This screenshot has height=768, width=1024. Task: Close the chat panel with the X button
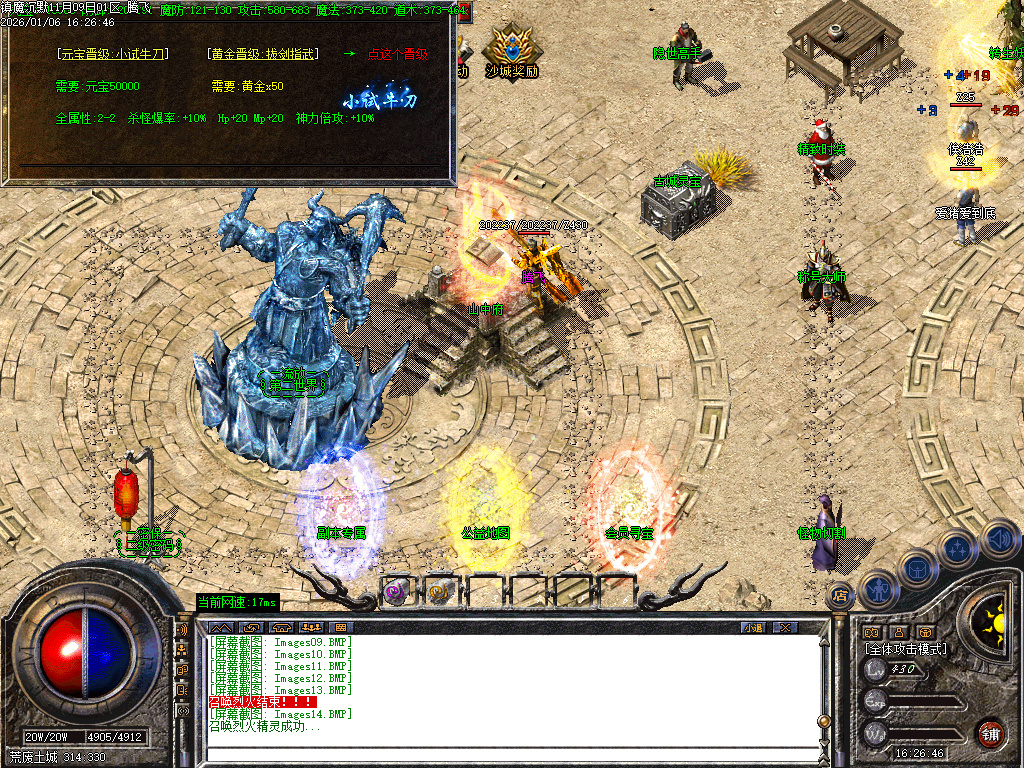(x=785, y=628)
